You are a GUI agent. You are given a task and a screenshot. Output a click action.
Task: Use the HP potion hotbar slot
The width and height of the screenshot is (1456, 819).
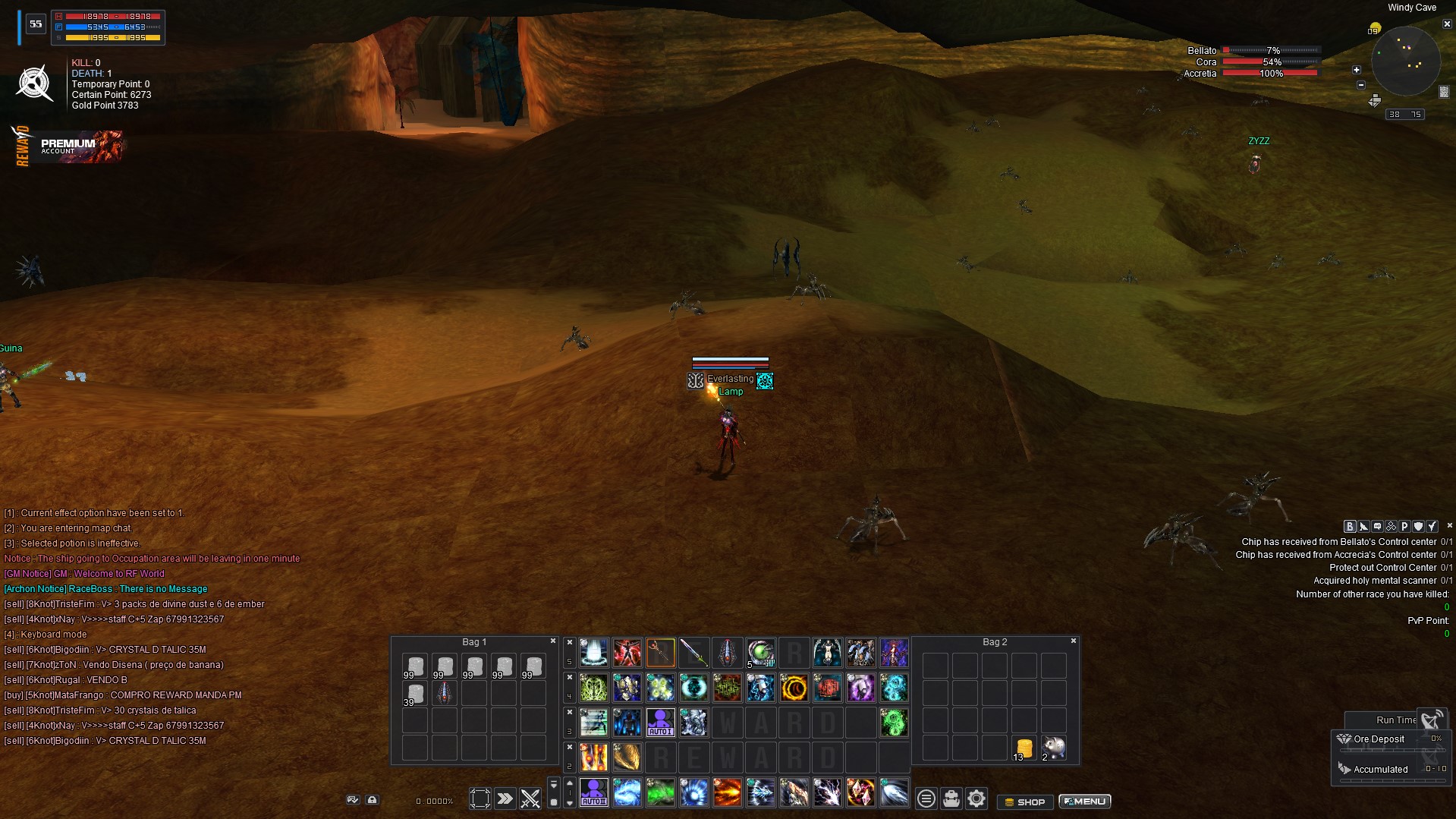[x=760, y=653]
